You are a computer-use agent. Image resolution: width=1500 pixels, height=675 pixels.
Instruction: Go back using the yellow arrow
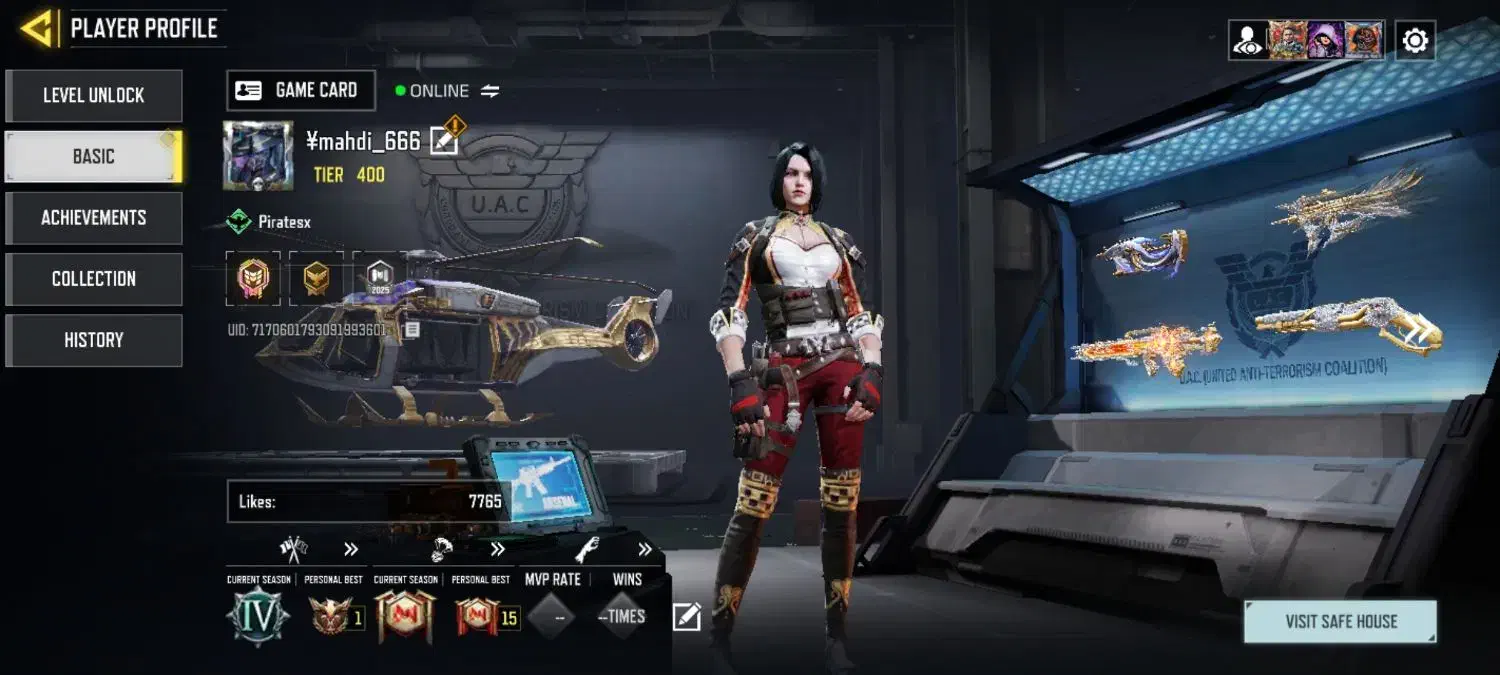37,28
